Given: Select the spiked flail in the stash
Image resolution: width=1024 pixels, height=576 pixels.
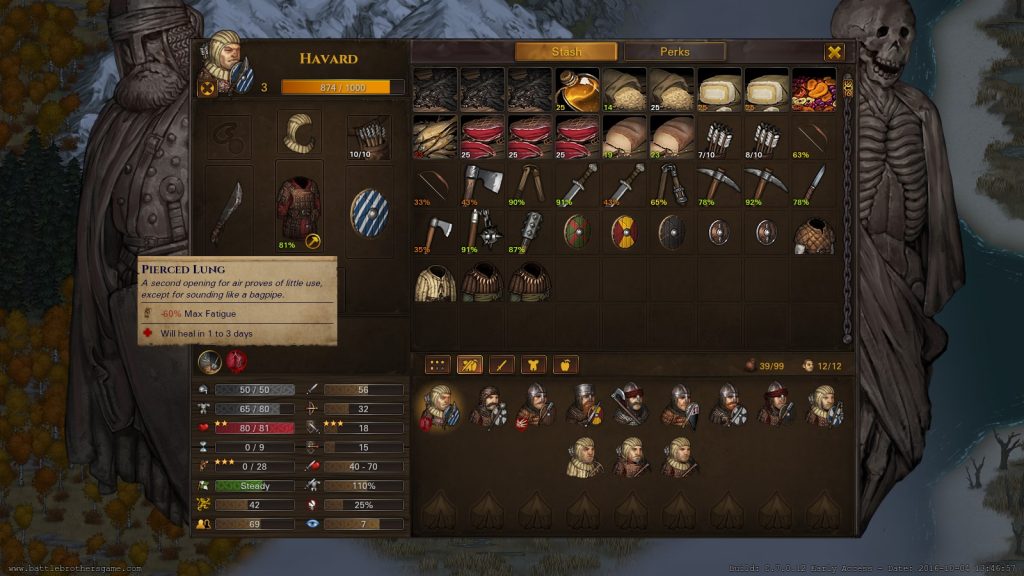Looking at the screenshot, I should (x=483, y=232).
